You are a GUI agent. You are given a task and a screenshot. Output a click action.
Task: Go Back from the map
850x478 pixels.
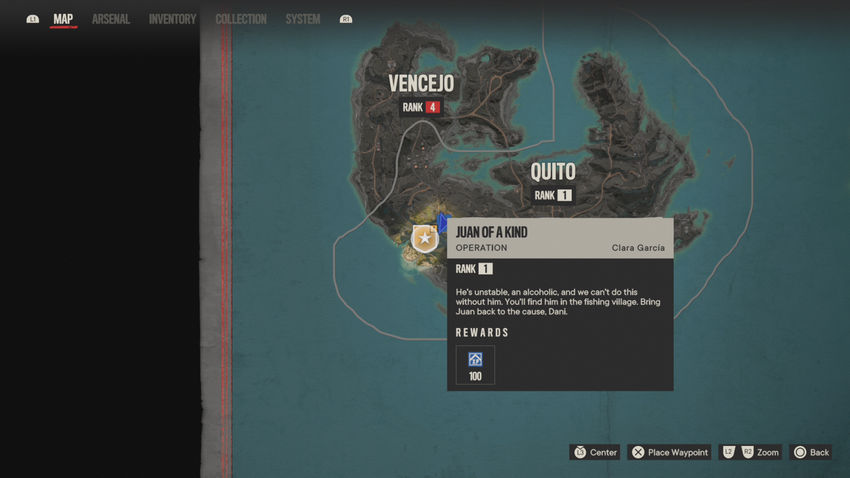click(811, 452)
